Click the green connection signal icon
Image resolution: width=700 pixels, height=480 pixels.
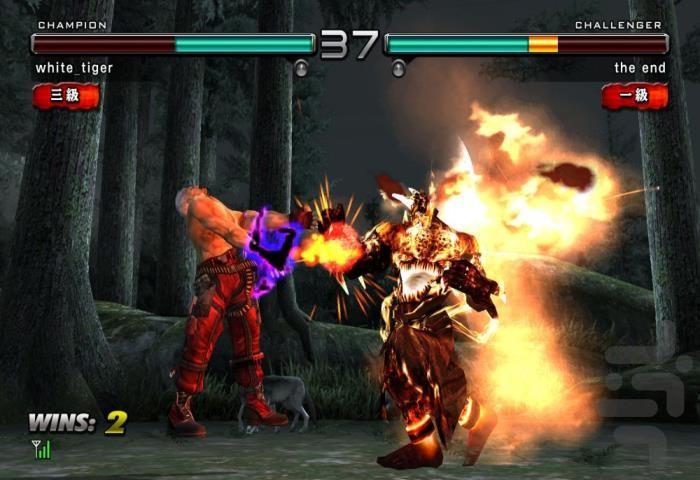pyautogui.click(x=41, y=450)
